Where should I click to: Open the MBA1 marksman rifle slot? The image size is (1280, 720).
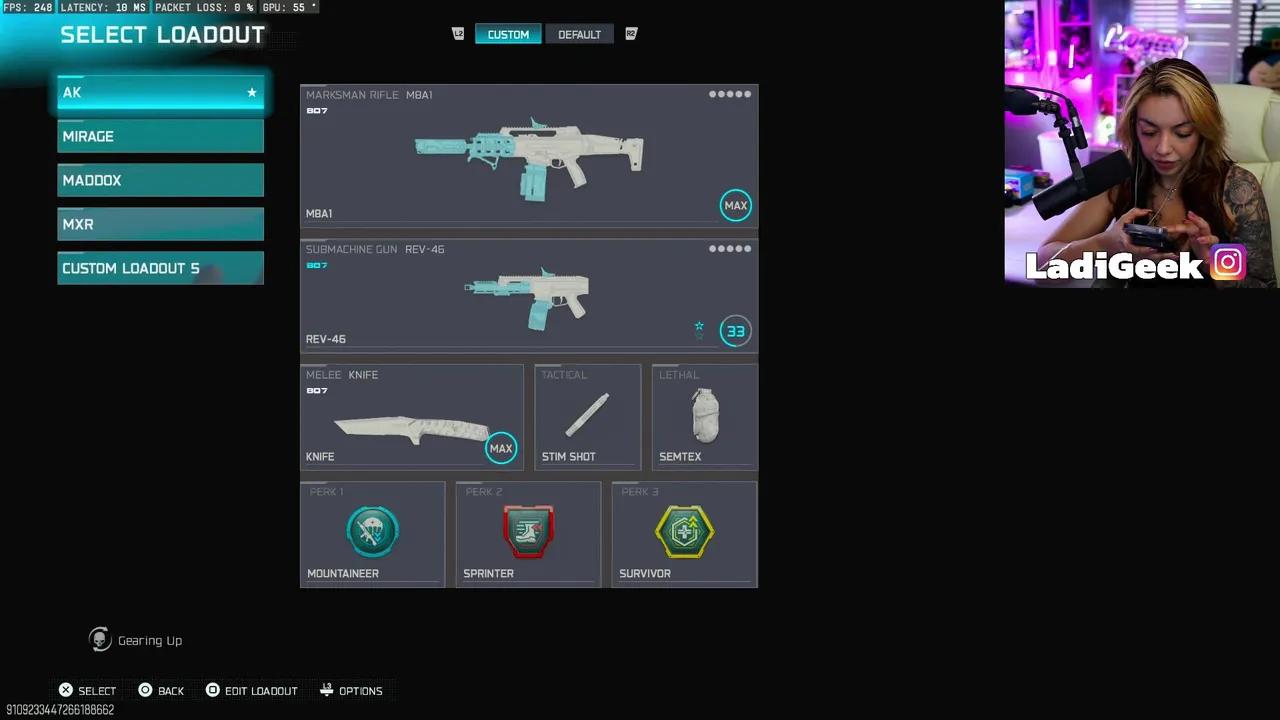pos(528,156)
